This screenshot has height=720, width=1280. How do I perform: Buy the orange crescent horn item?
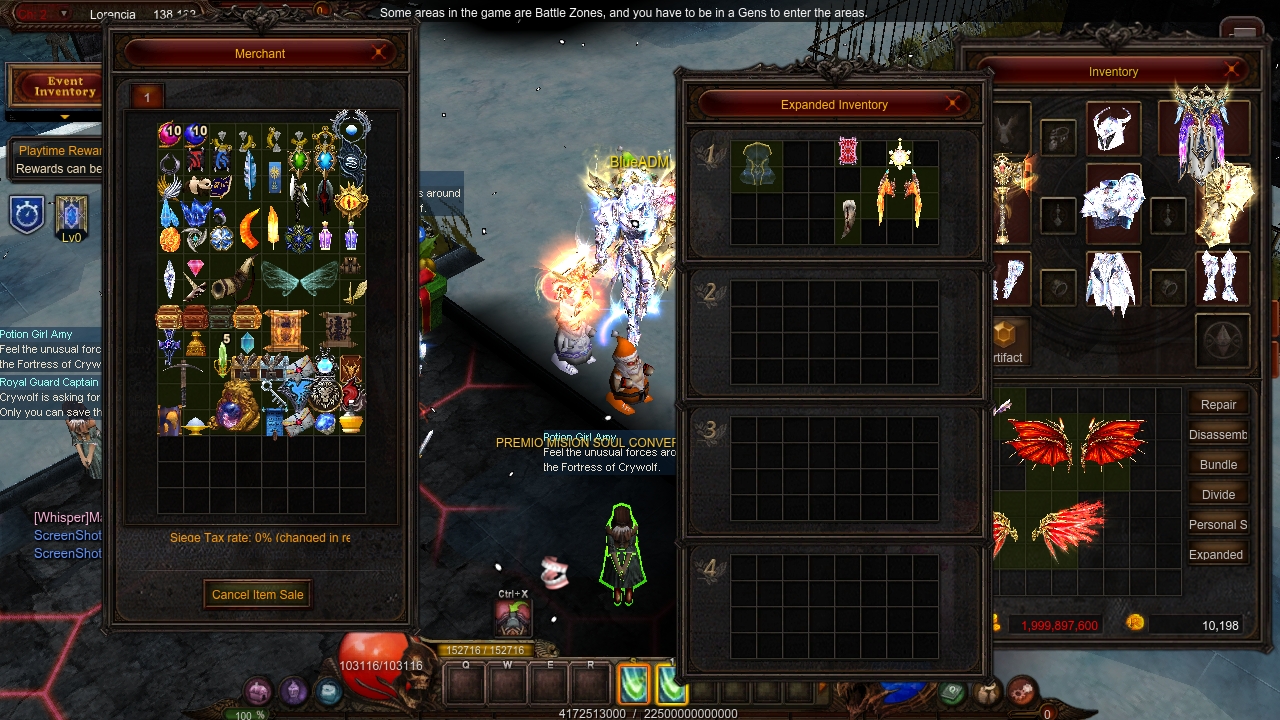[x=248, y=228]
